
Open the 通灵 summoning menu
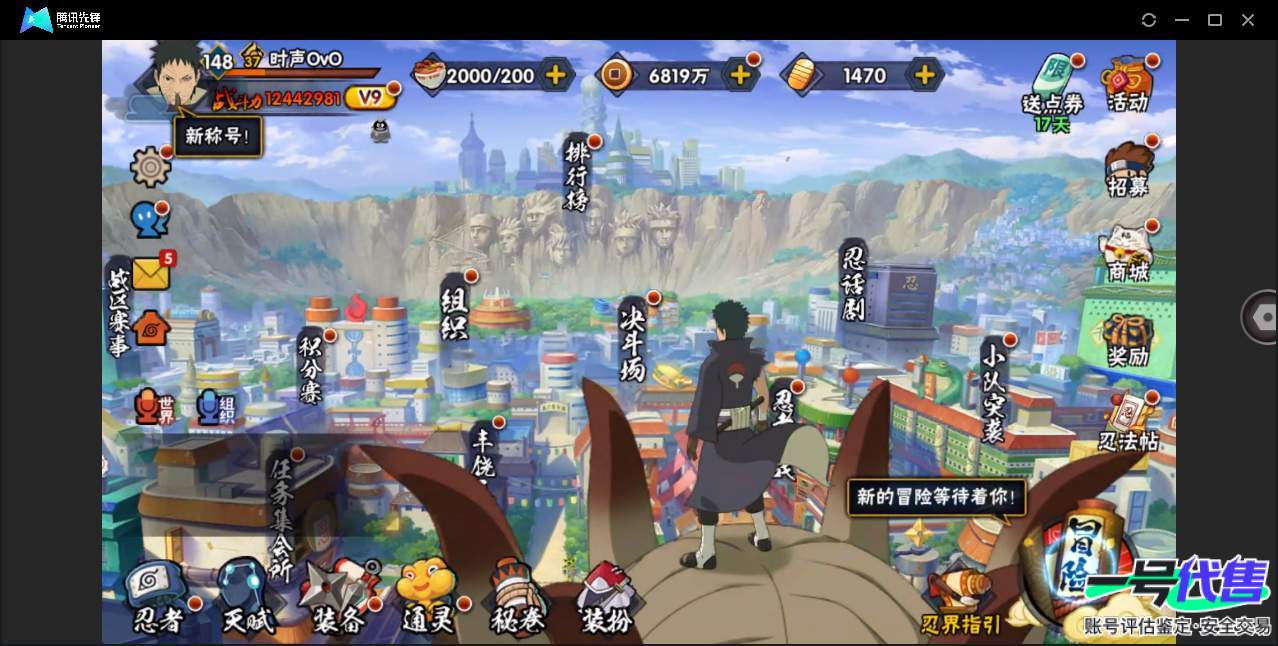428,600
